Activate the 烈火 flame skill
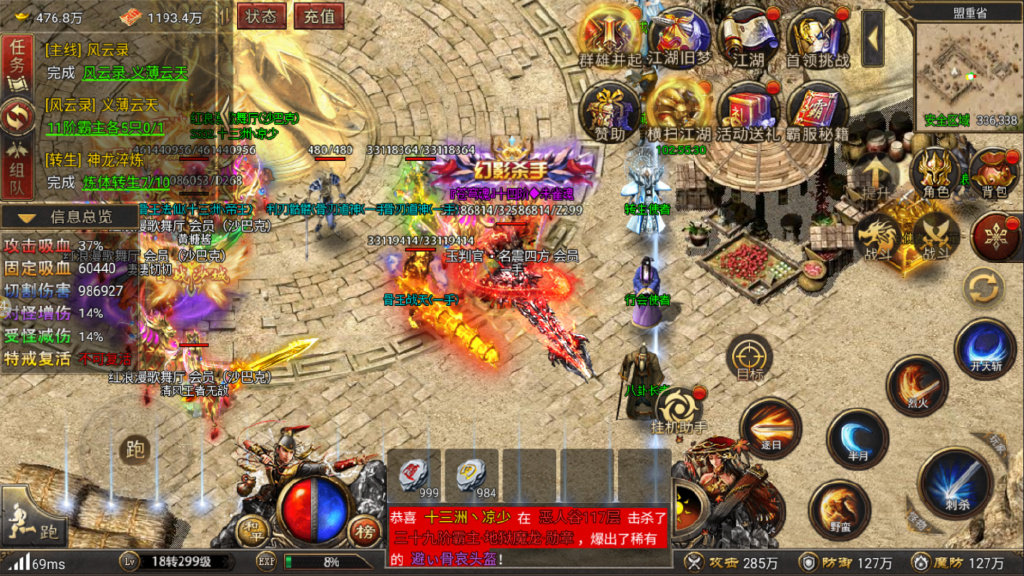This screenshot has height=576, width=1024. click(916, 384)
